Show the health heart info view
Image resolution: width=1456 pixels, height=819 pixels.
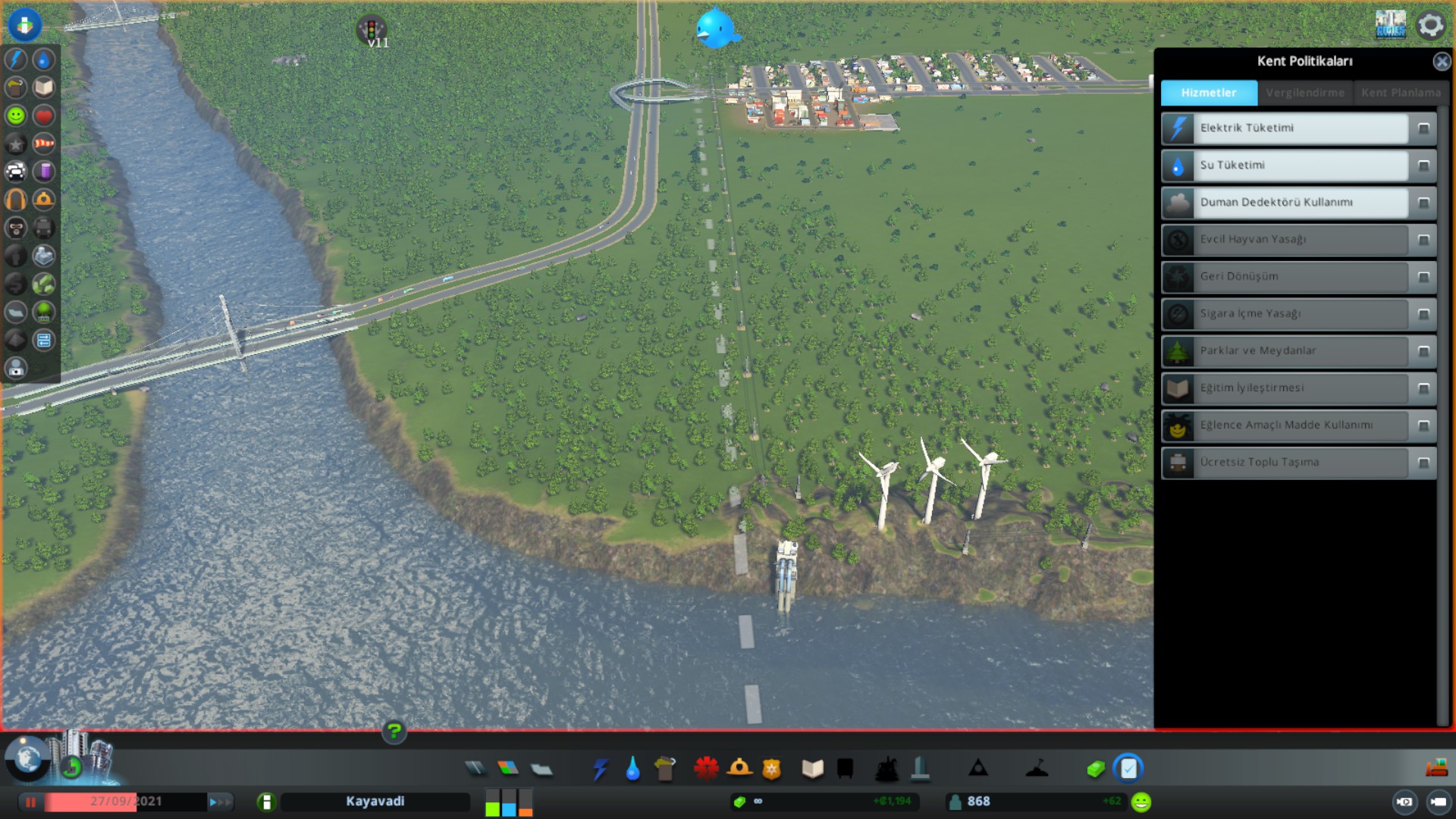pos(44,115)
